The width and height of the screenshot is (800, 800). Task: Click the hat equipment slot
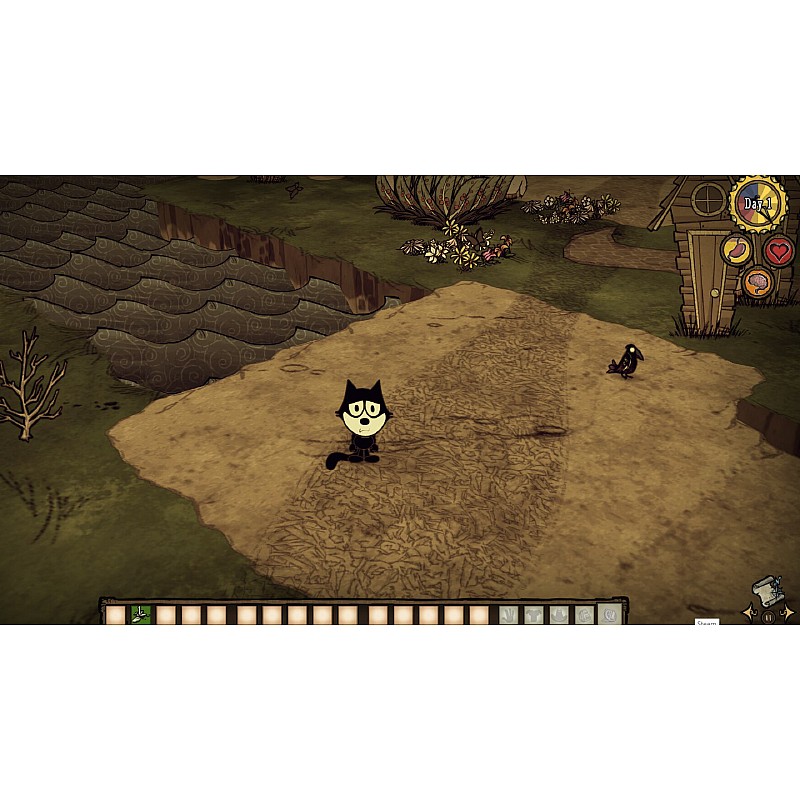tap(558, 615)
